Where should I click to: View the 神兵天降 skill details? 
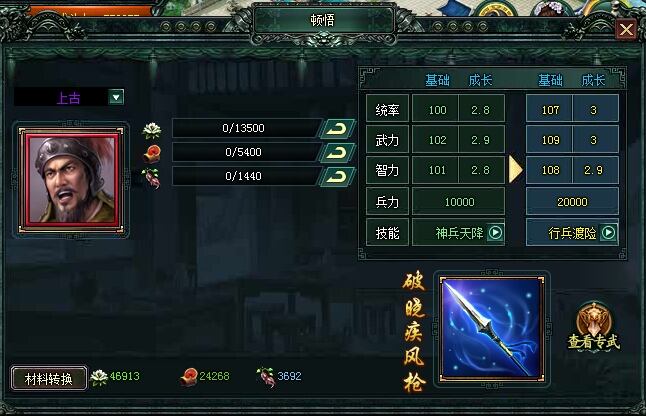(x=495, y=233)
